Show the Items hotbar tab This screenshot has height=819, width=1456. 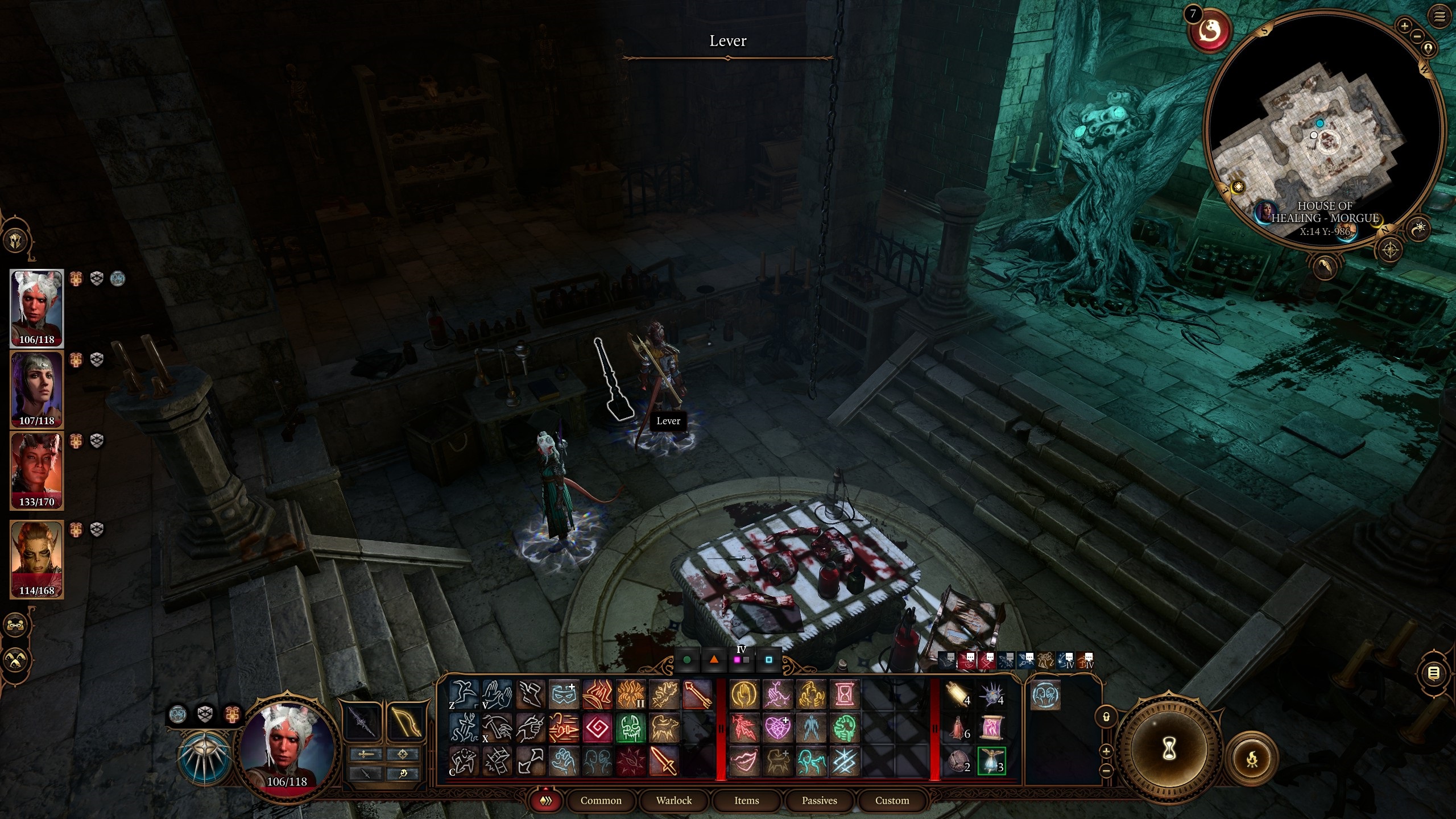click(x=746, y=800)
